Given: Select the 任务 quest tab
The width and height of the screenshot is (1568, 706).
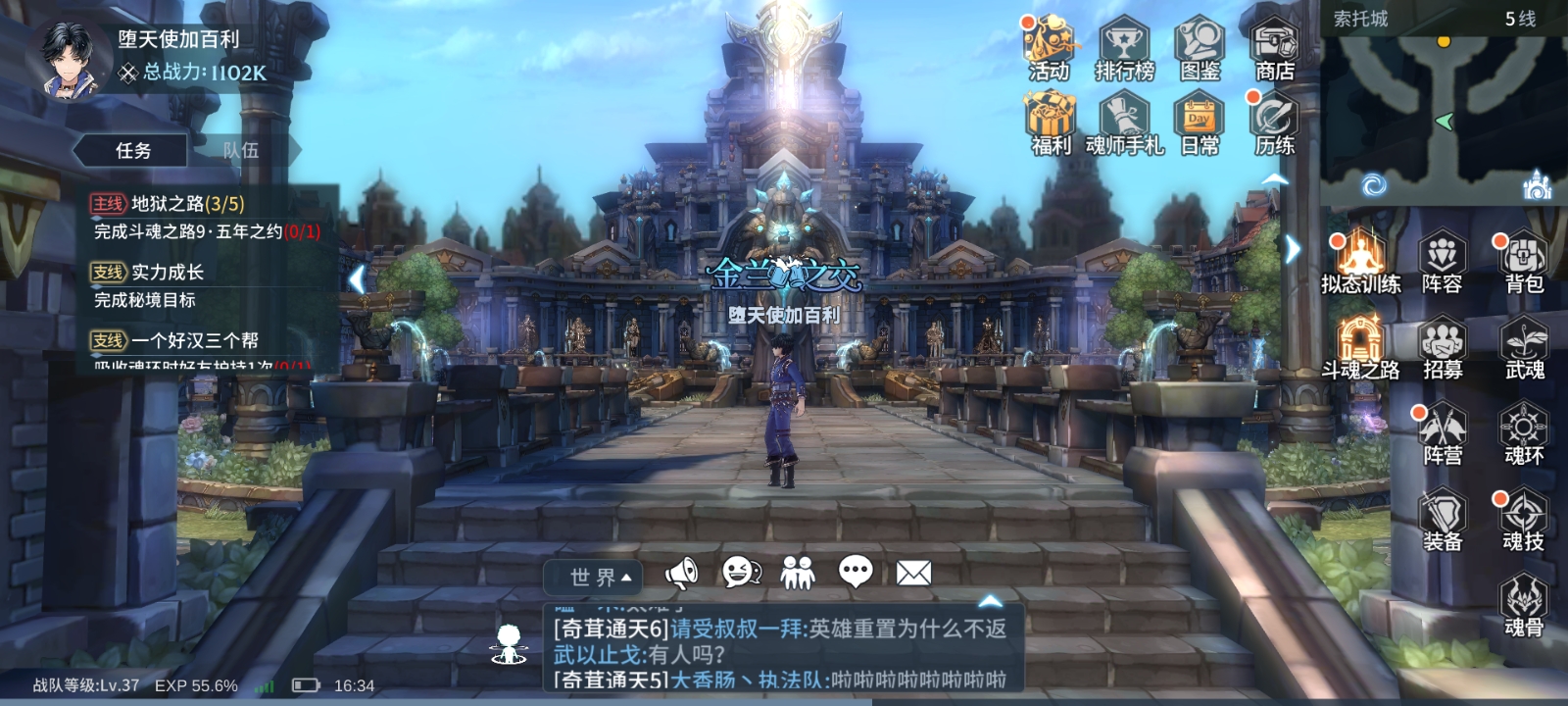Looking at the screenshot, I should [132, 150].
